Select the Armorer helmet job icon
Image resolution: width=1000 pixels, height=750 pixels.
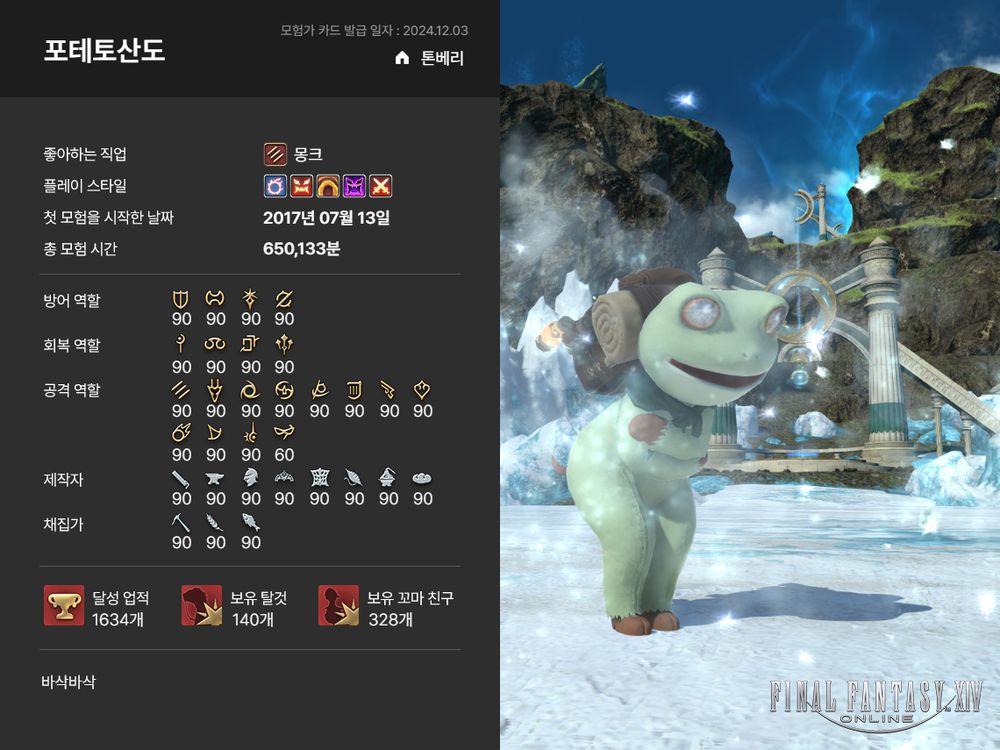(x=250, y=478)
